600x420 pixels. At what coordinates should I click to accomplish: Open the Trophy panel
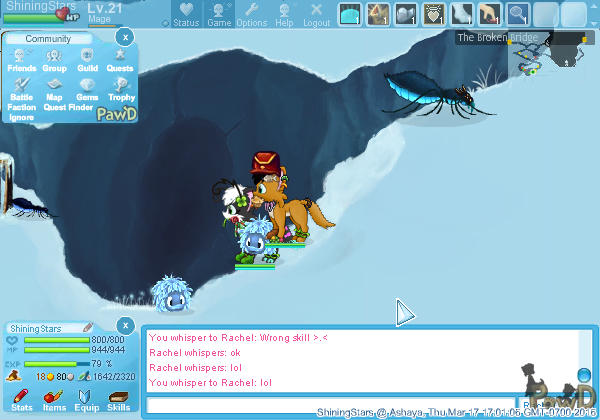coord(120,89)
